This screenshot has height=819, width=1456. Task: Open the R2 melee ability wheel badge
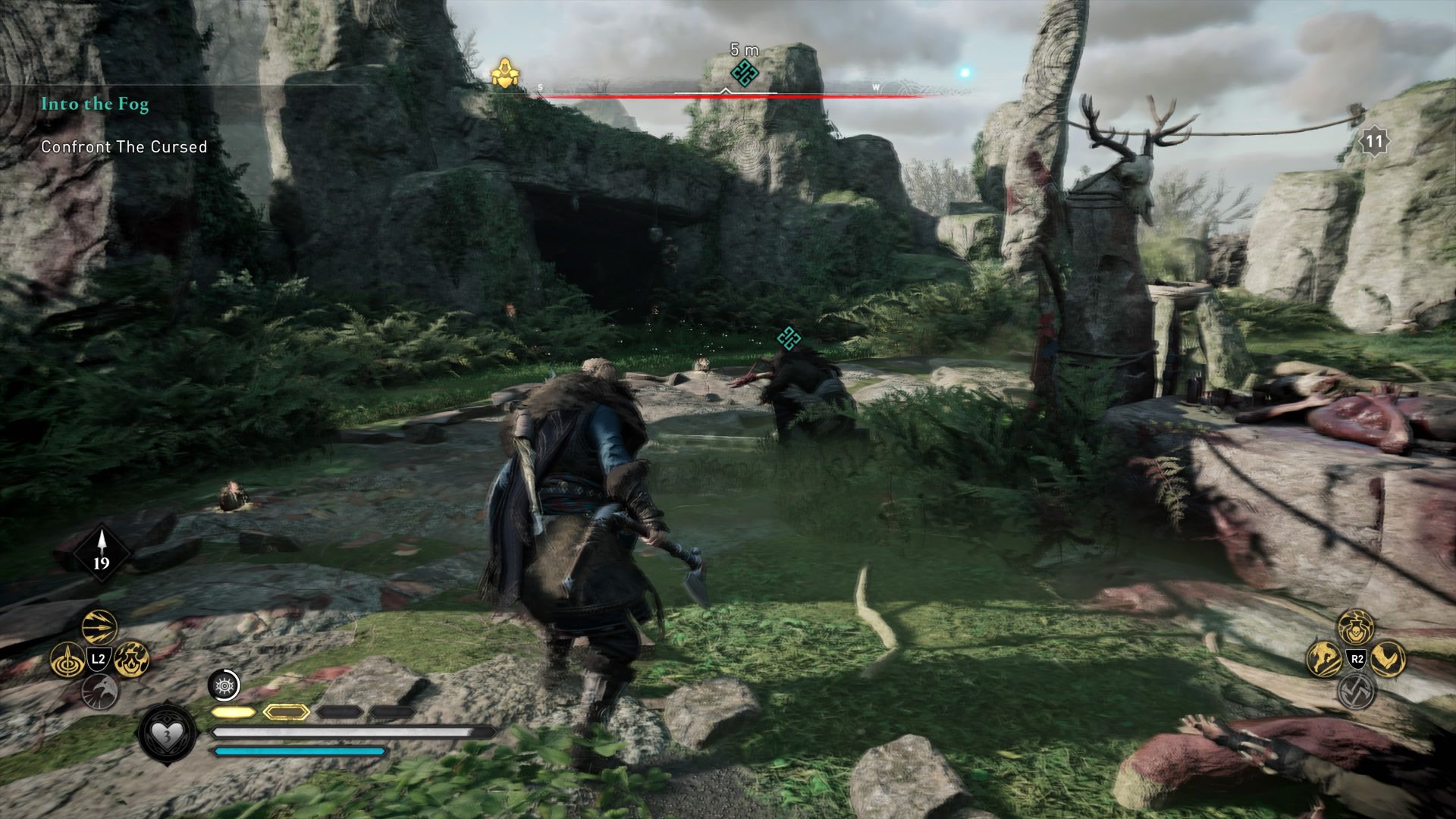click(x=1357, y=659)
